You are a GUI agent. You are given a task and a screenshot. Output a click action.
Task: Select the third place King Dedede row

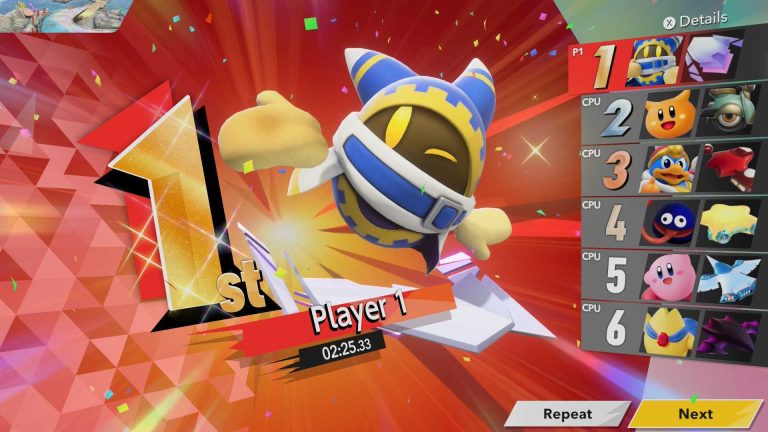(x=672, y=169)
